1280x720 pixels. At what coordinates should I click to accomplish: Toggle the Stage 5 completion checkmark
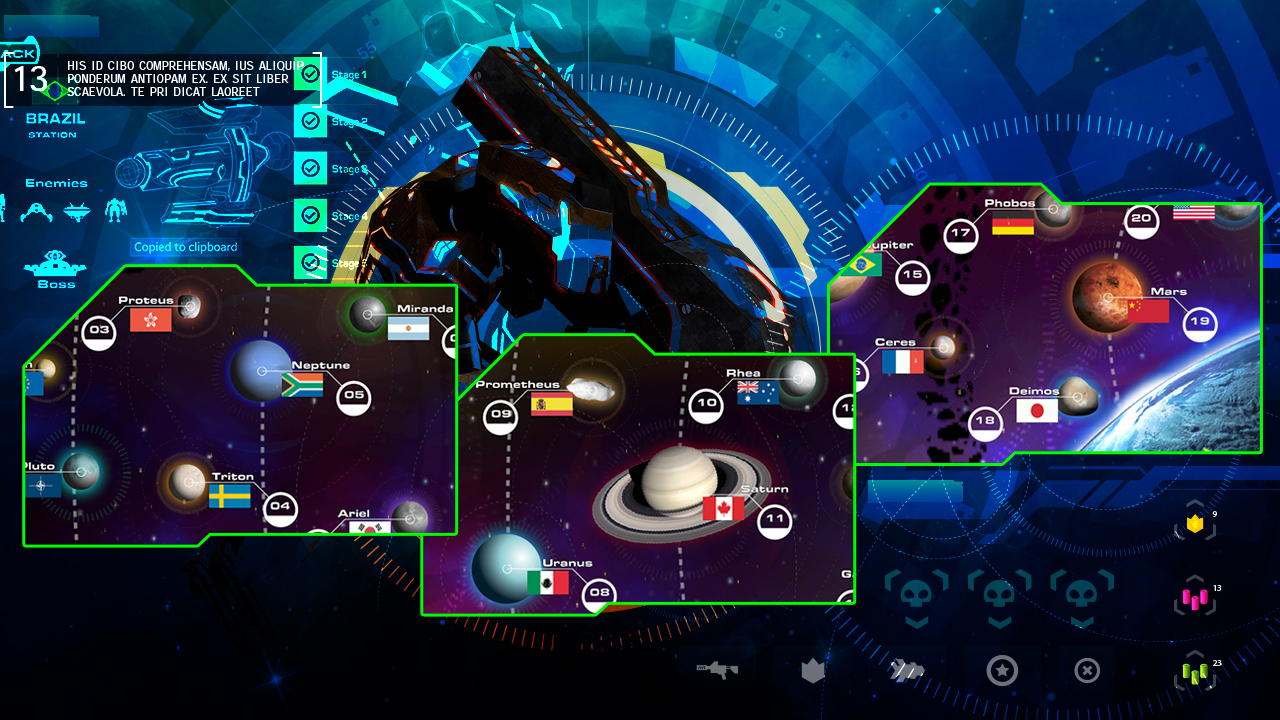click(310, 262)
